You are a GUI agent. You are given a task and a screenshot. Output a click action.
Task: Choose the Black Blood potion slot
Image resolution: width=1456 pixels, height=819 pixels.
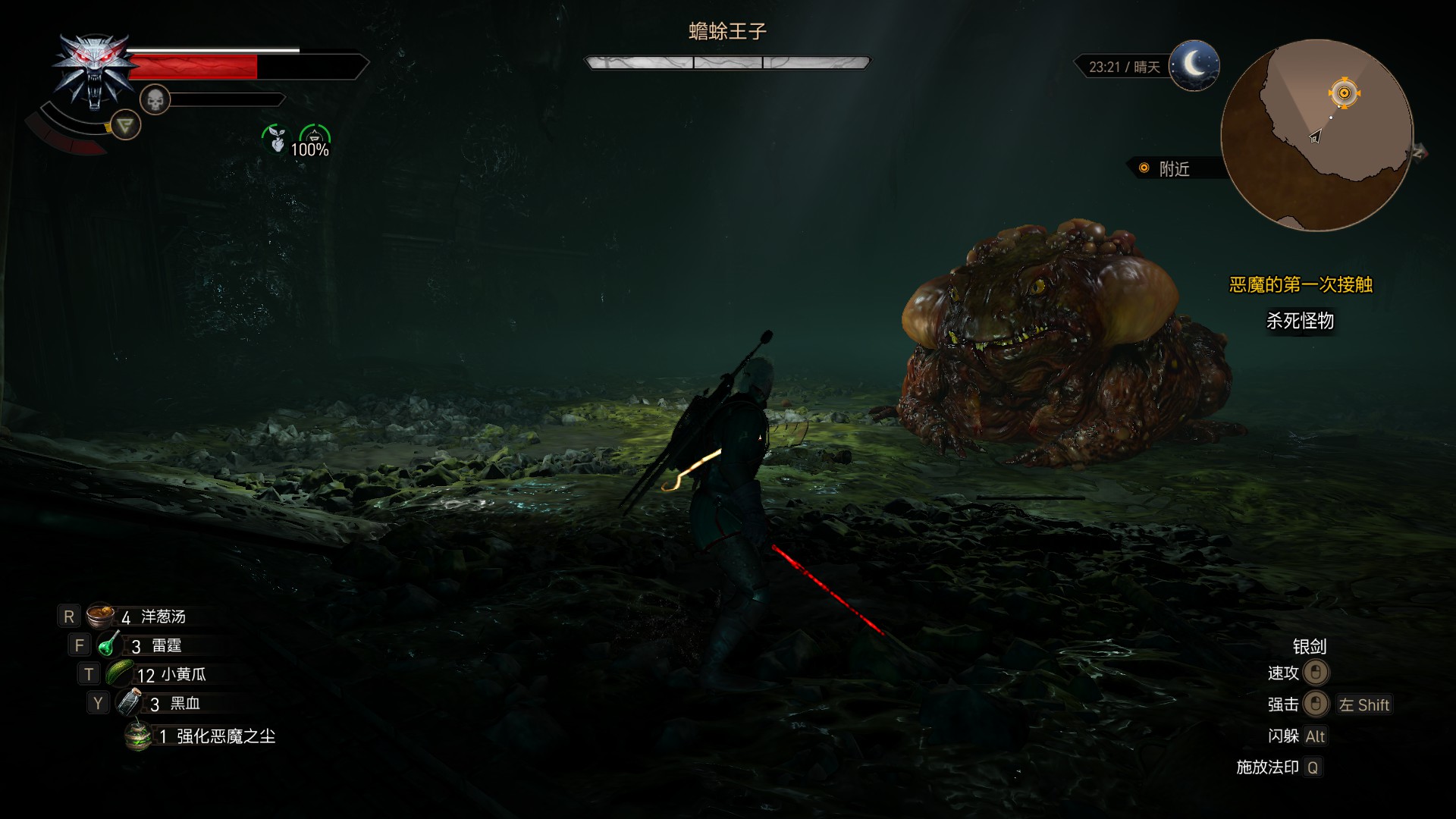tap(129, 703)
